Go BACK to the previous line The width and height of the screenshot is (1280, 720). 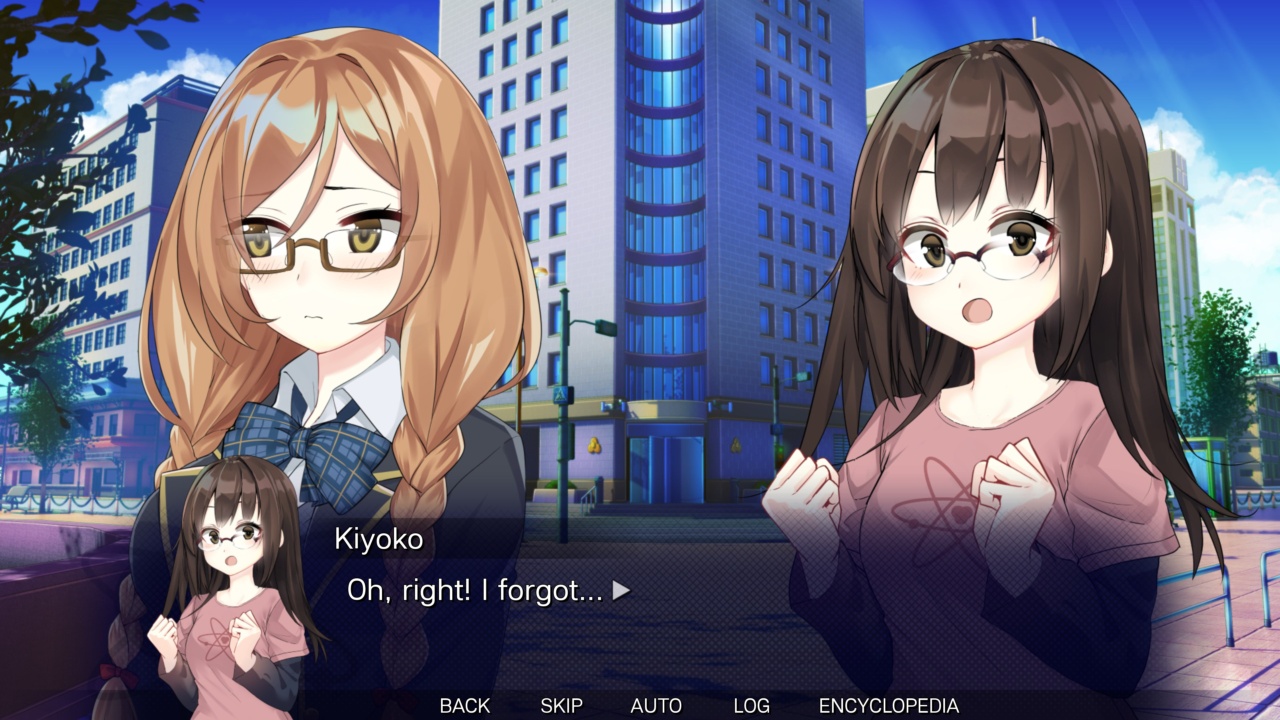[x=463, y=705]
